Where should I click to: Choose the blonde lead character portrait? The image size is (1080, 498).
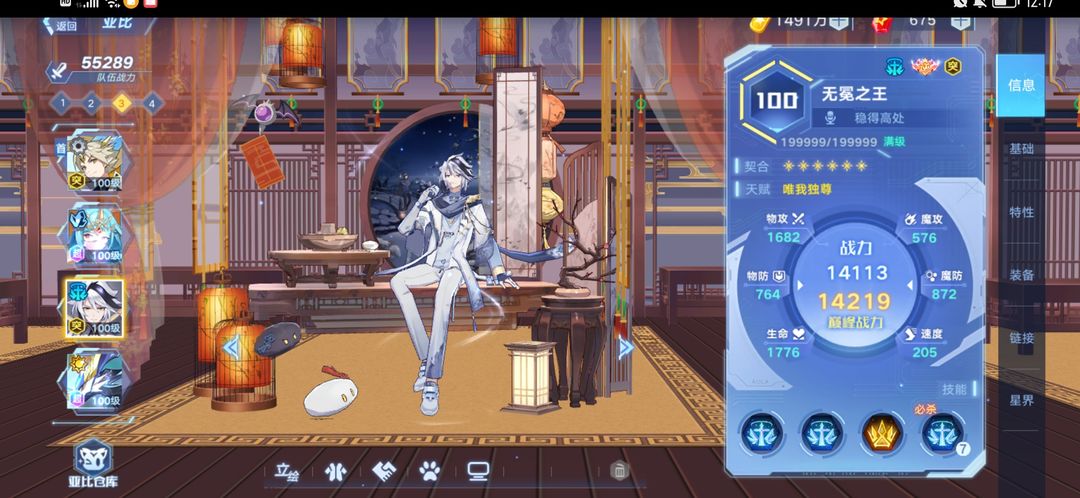pyautogui.click(x=93, y=162)
